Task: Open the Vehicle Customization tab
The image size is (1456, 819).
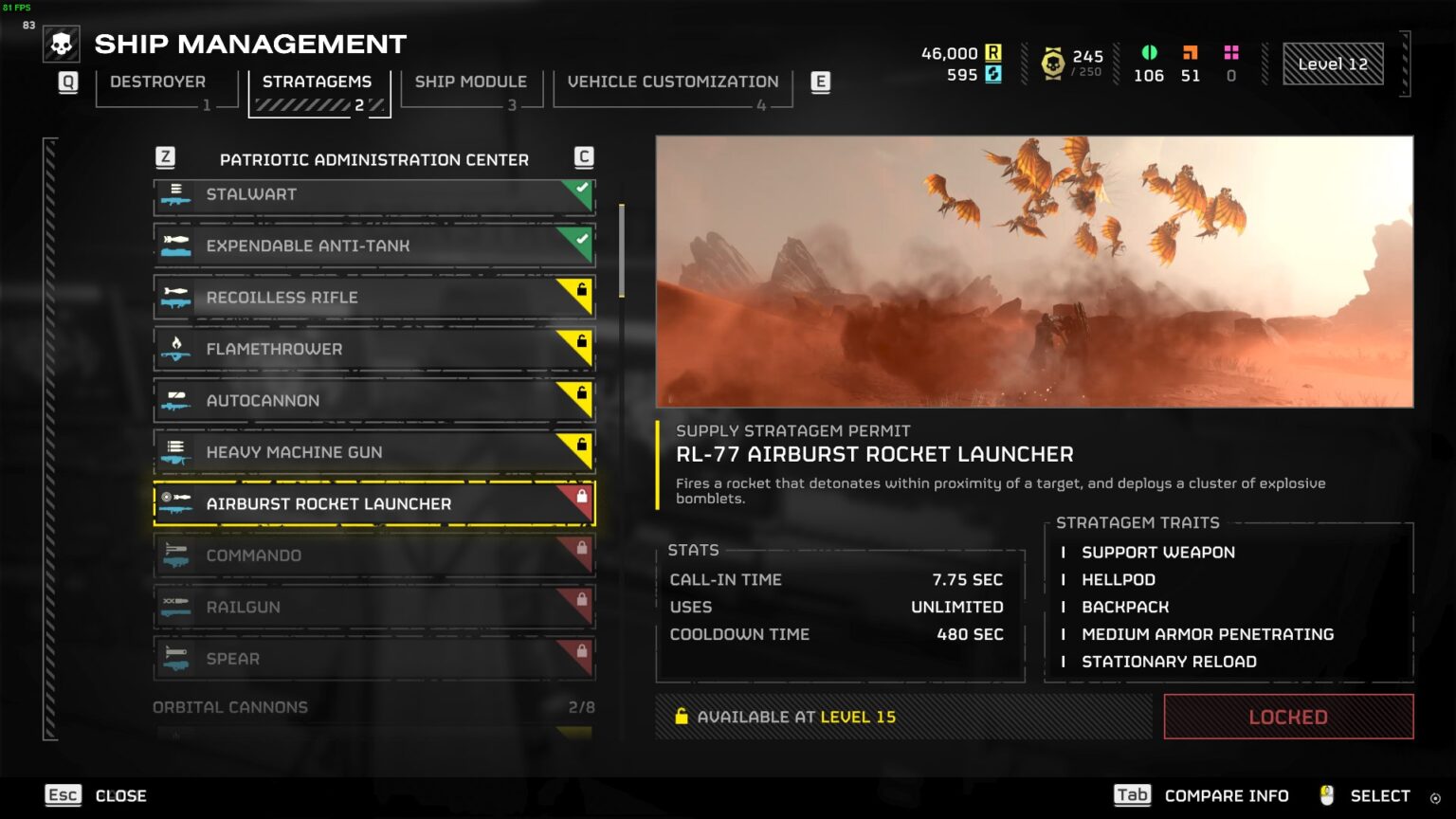Action: [672, 82]
